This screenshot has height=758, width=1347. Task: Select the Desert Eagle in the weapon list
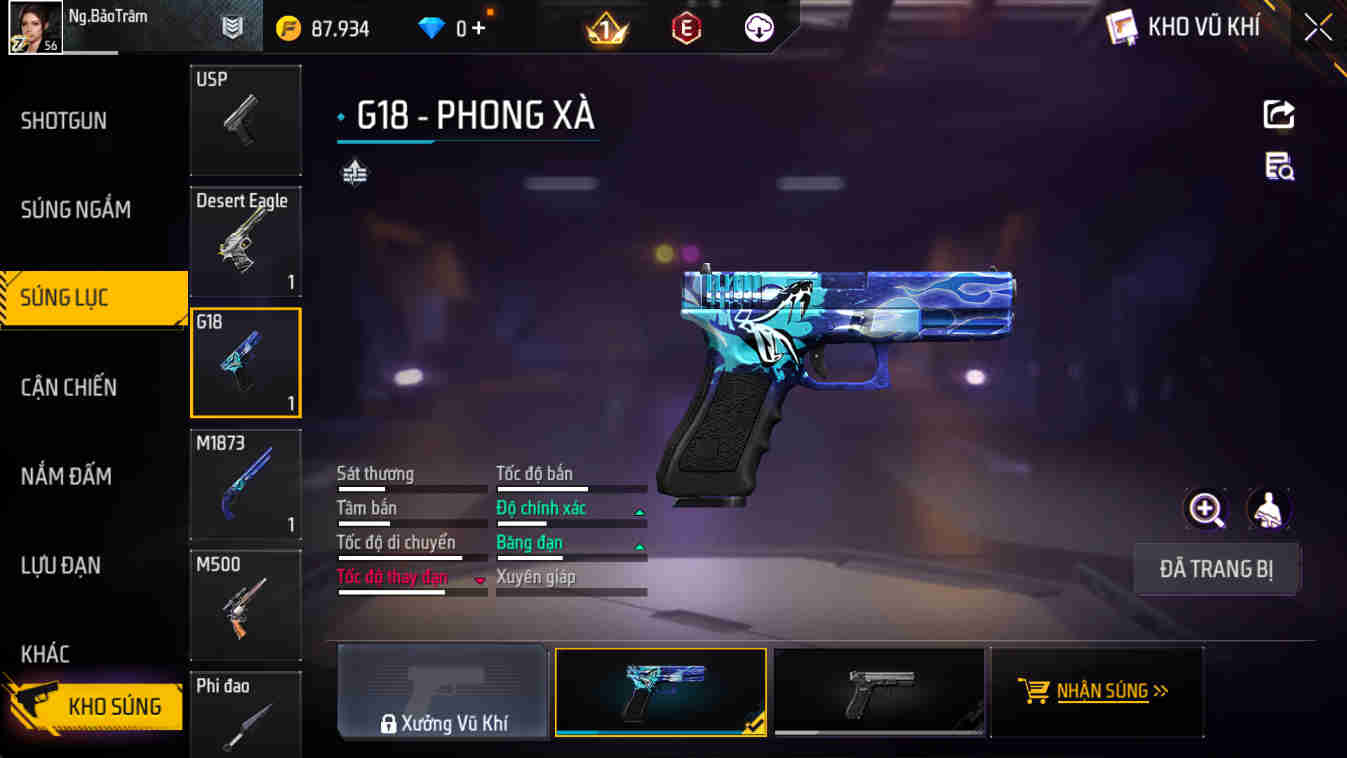tap(245, 241)
